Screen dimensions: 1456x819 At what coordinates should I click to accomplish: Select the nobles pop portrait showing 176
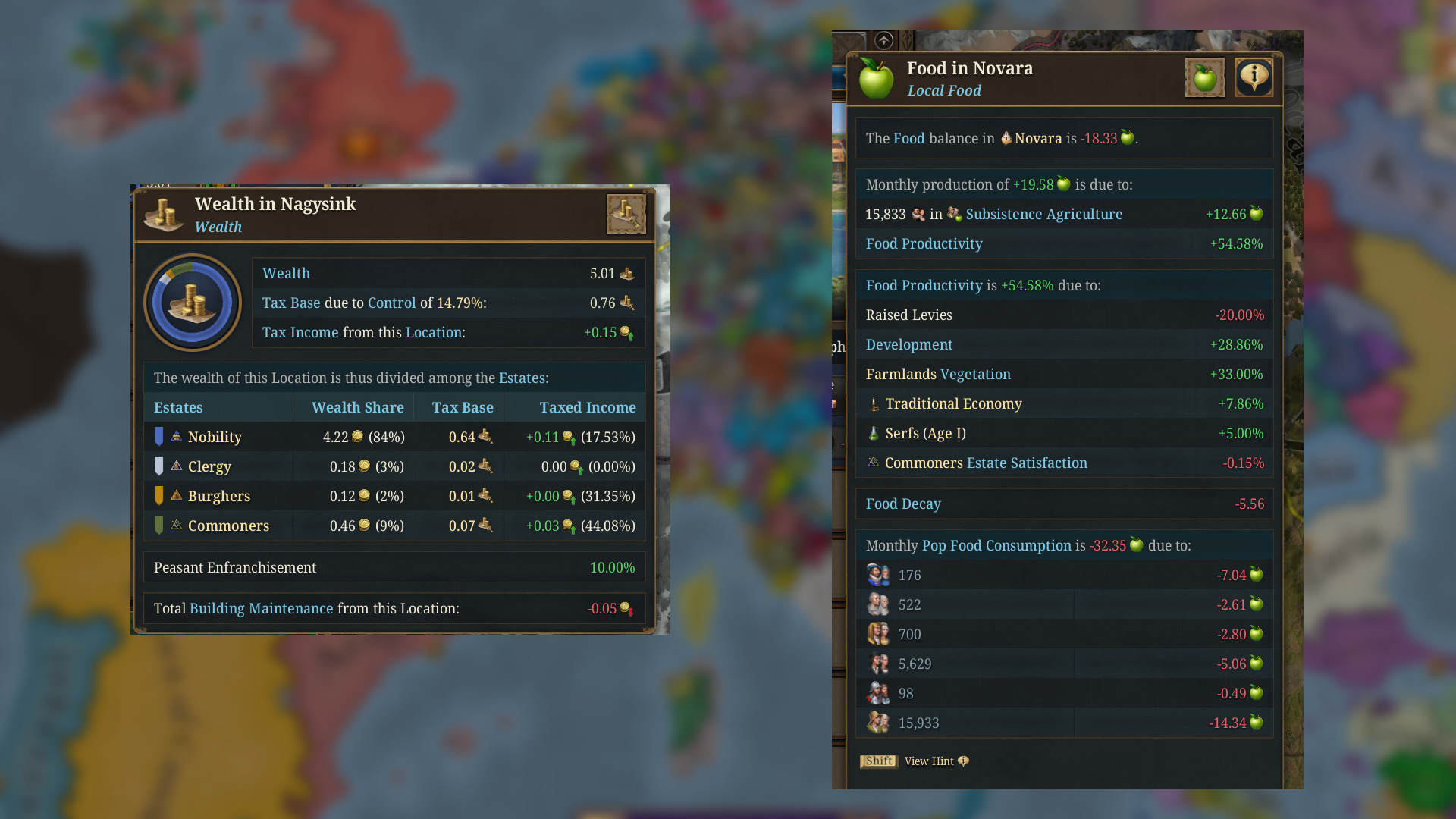(x=878, y=574)
